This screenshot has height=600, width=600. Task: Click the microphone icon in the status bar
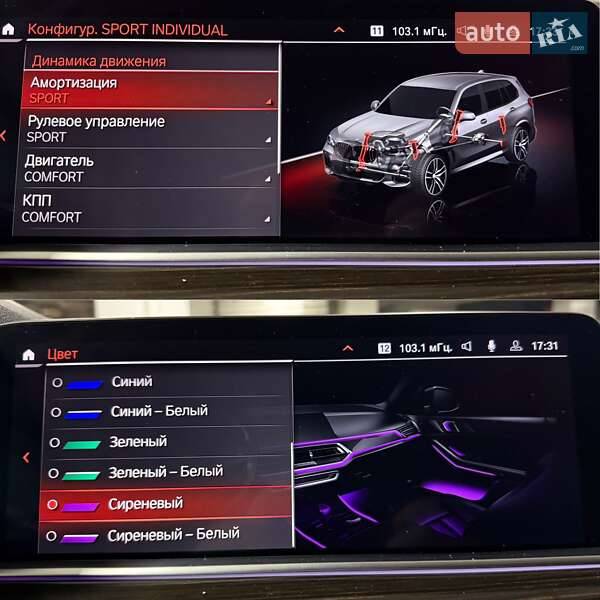click(491, 347)
